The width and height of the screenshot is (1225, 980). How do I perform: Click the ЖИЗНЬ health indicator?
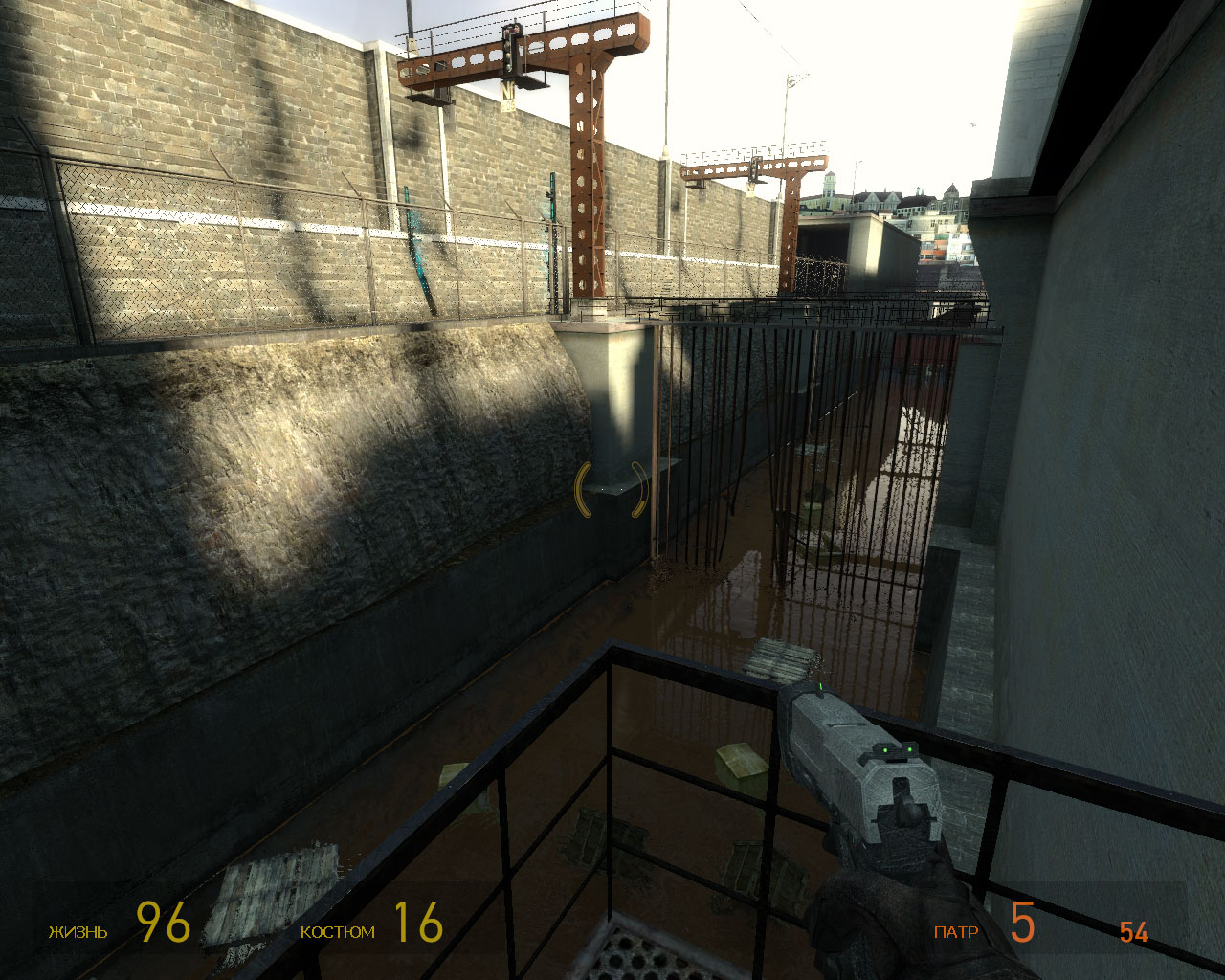pyautogui.click(x=77, y=929)
